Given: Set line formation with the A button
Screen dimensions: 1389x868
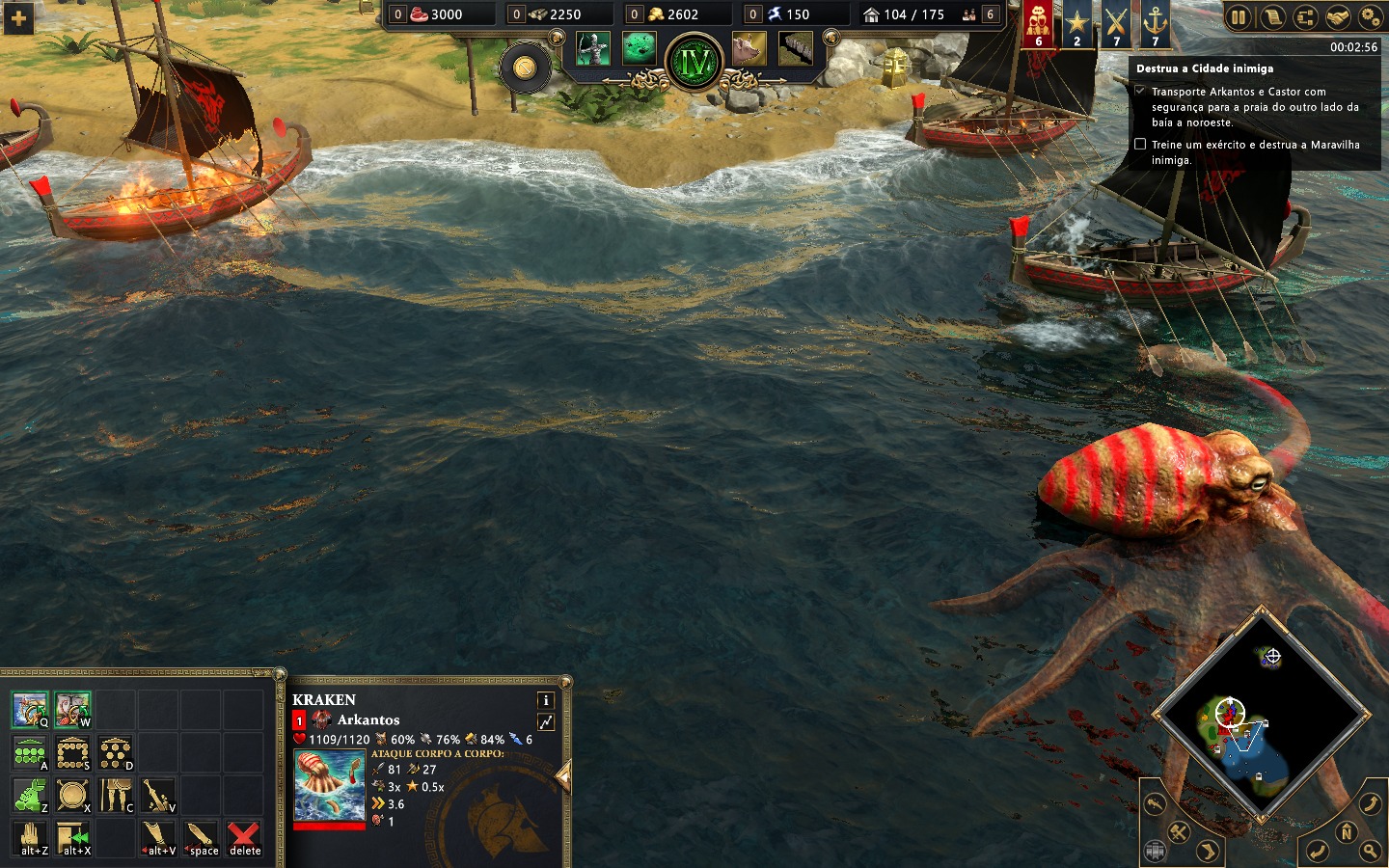Looking at the screenshot, I should tap(30, 752).
